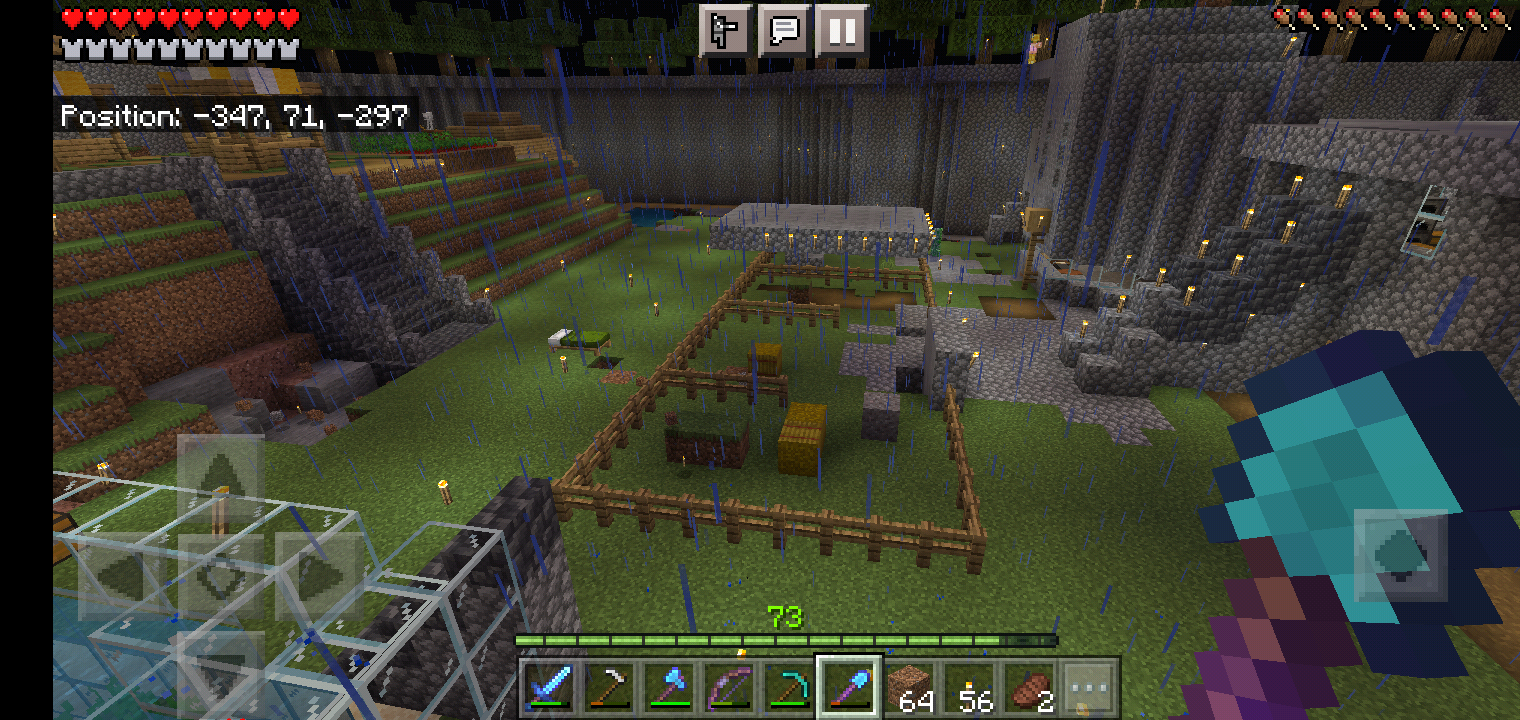Tap the move right arrow
Image resolution: width=1520 pixels, height=720 pixels.
tap(318, 575)
